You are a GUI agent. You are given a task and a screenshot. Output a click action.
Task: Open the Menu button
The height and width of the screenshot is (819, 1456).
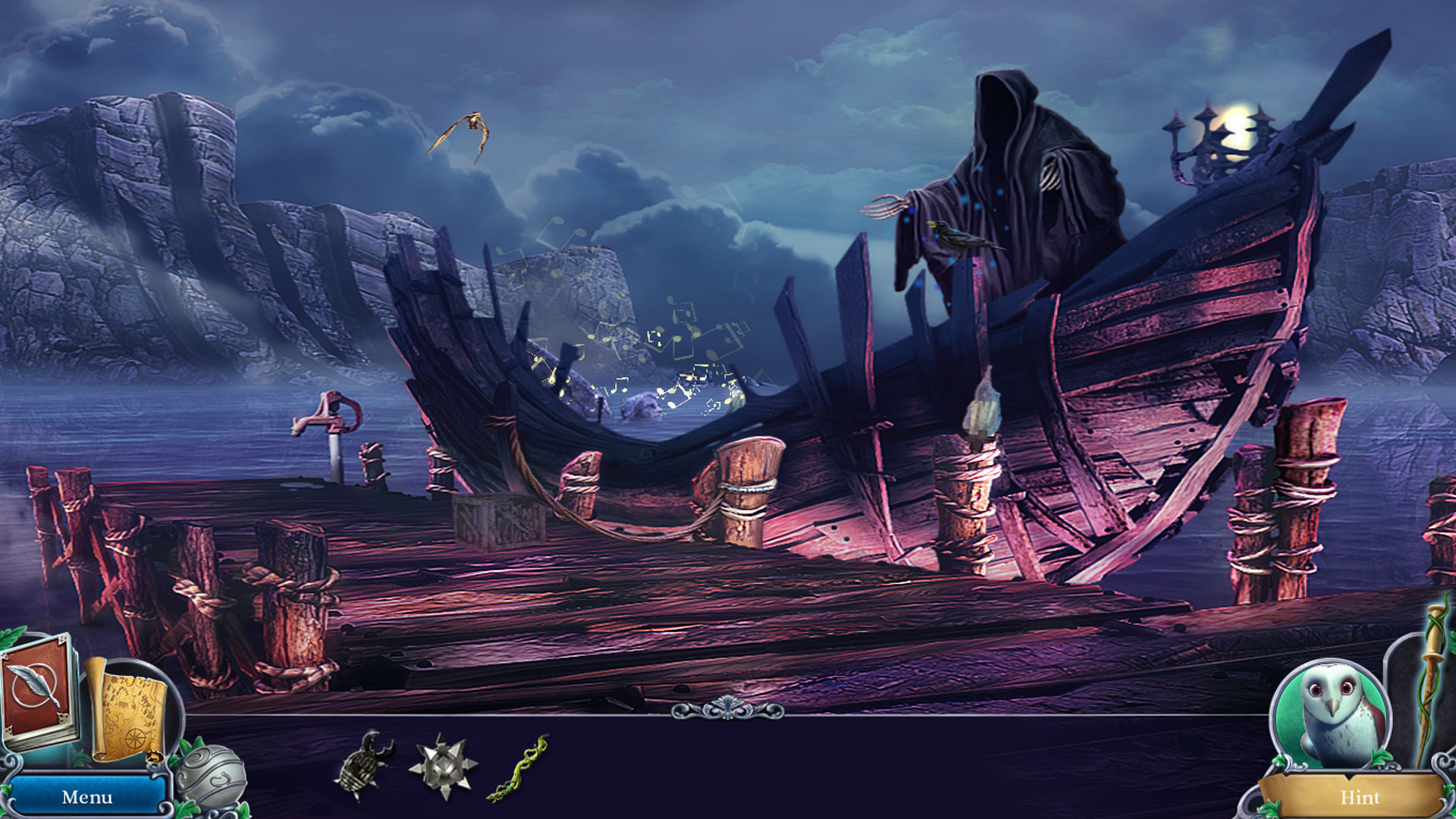pyautogui.click(x=87, y=796)
